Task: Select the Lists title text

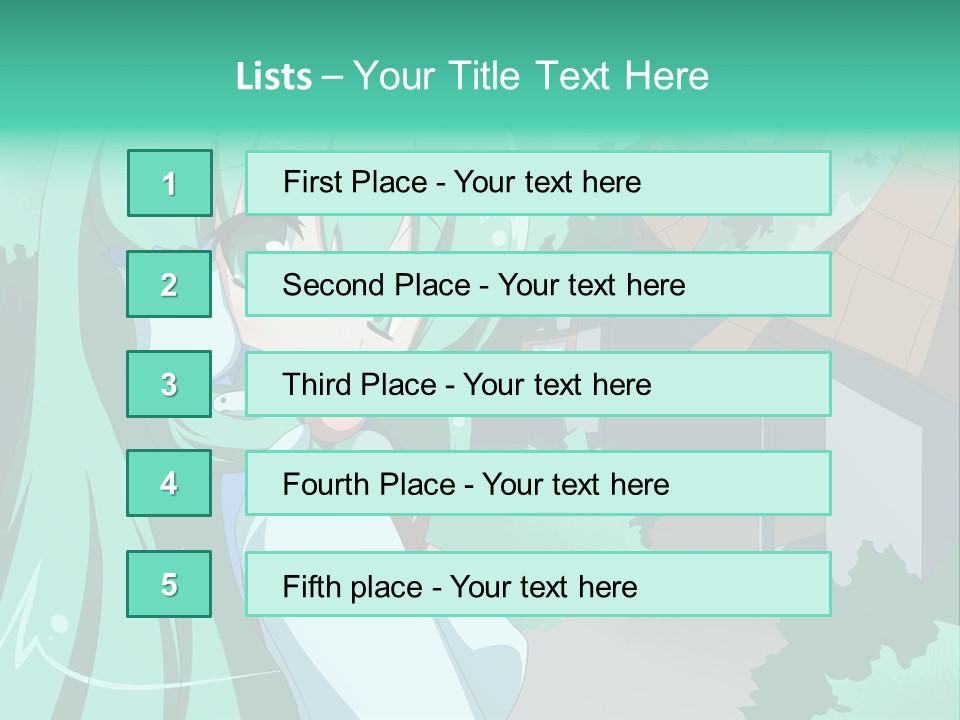Action: coord(472,76)
